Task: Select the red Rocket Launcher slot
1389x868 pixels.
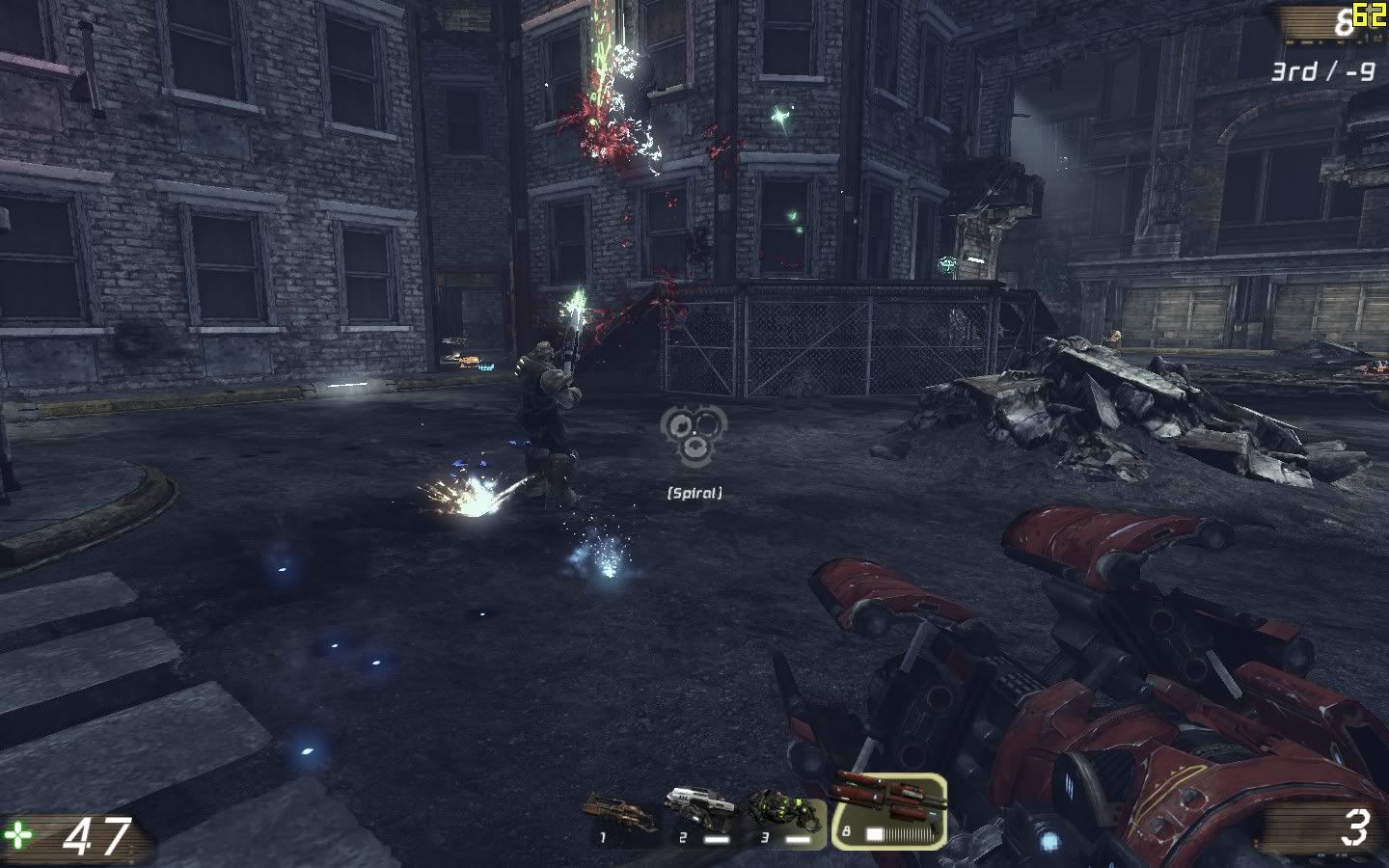Action: pyautogui.click(x=887, y=810)
